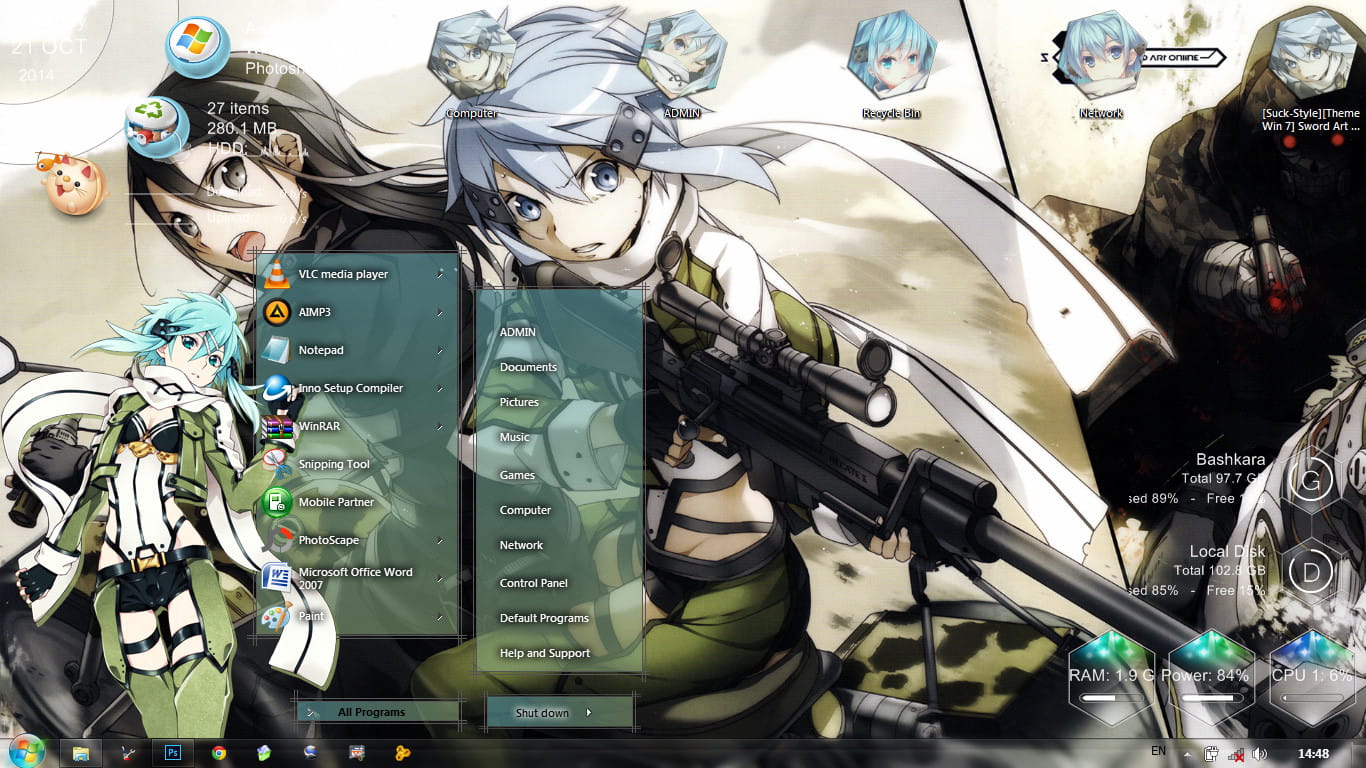Launch Google Chrome from the taskbar

[219, 753]
